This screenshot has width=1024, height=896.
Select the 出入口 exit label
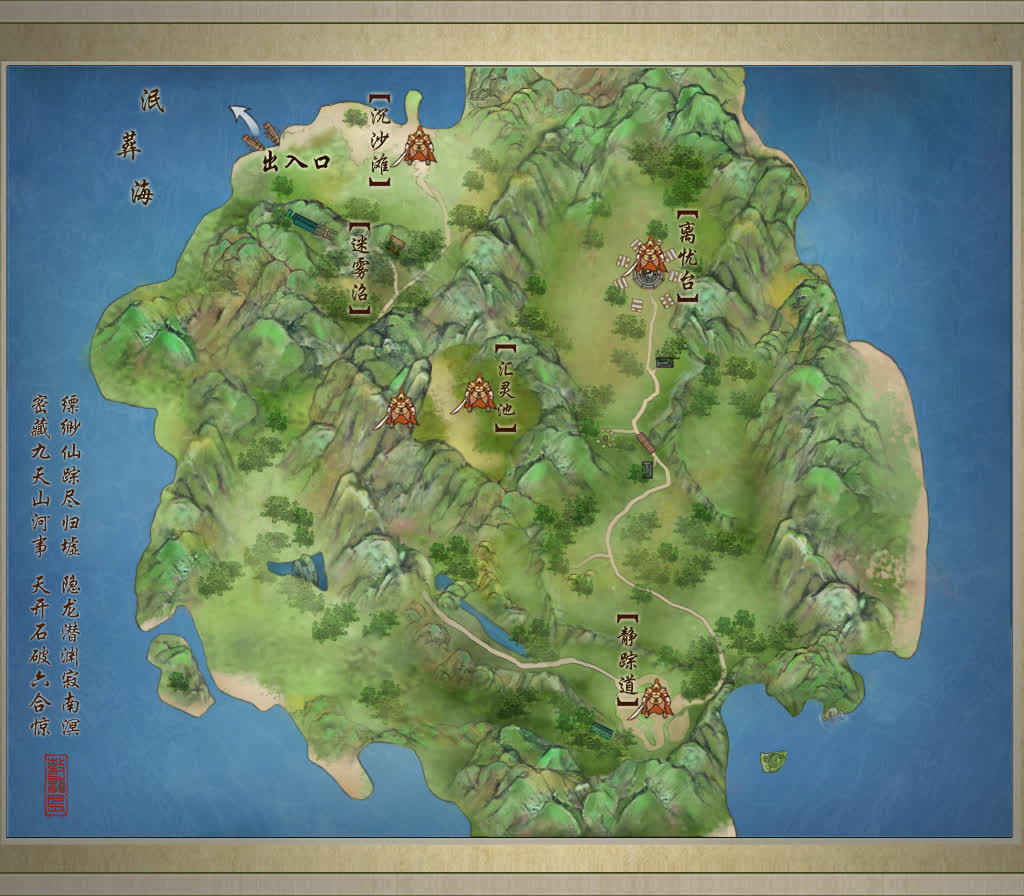[295, 162]
